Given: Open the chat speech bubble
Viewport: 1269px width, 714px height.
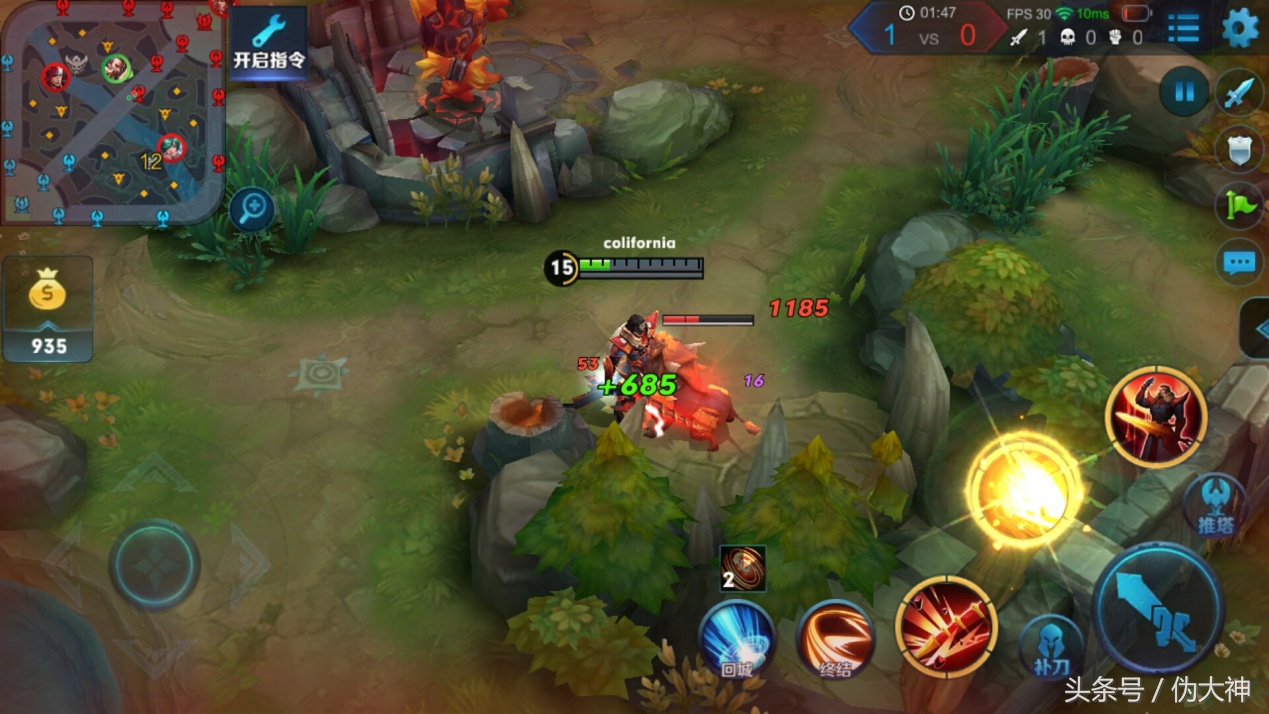Looking at the screenshot, I should pos(1240,263).
